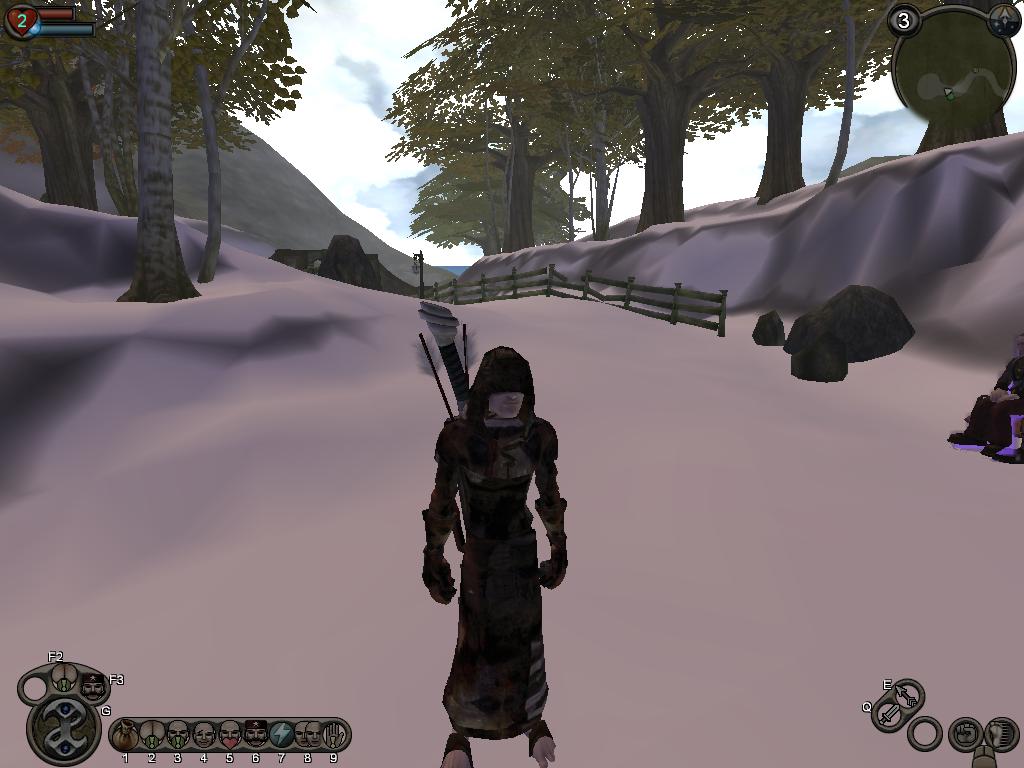Image resolution: width=1024 pixels, height=768 pixels.
Task: Activate the lightning bolt spell icon
Action: pos(281,736)
